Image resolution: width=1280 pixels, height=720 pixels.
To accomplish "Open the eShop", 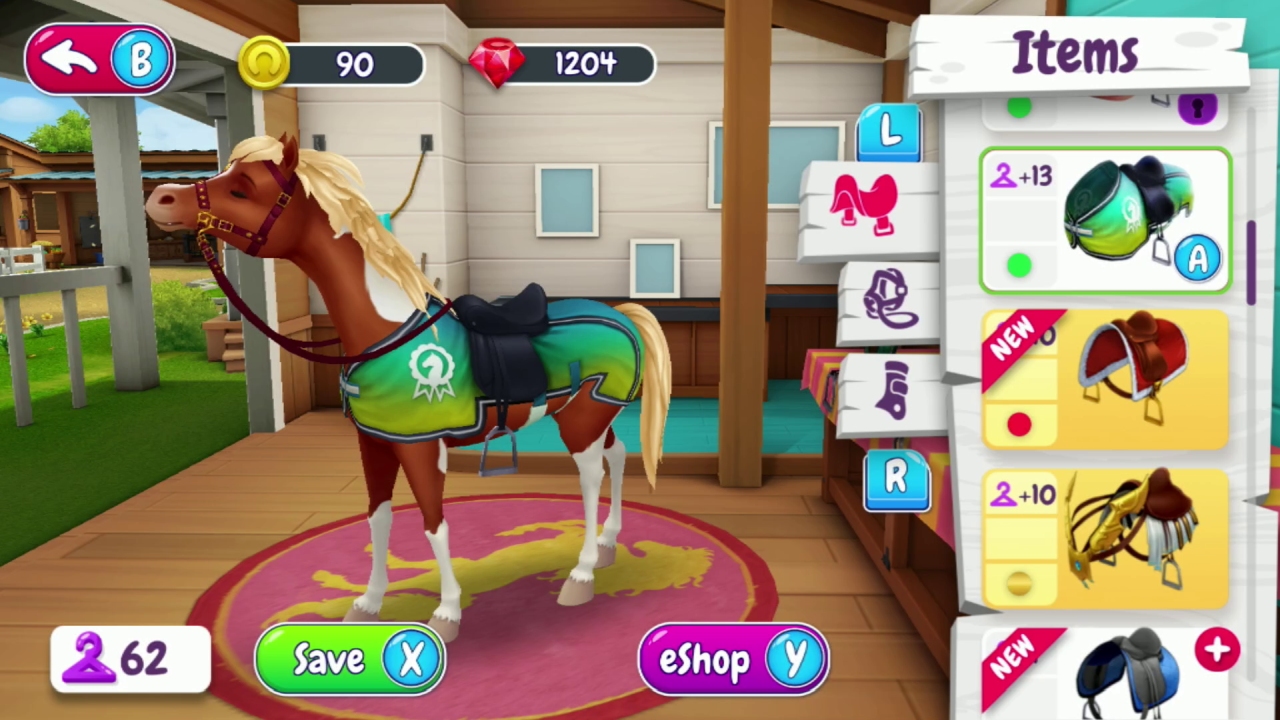I will click(733, 658).
